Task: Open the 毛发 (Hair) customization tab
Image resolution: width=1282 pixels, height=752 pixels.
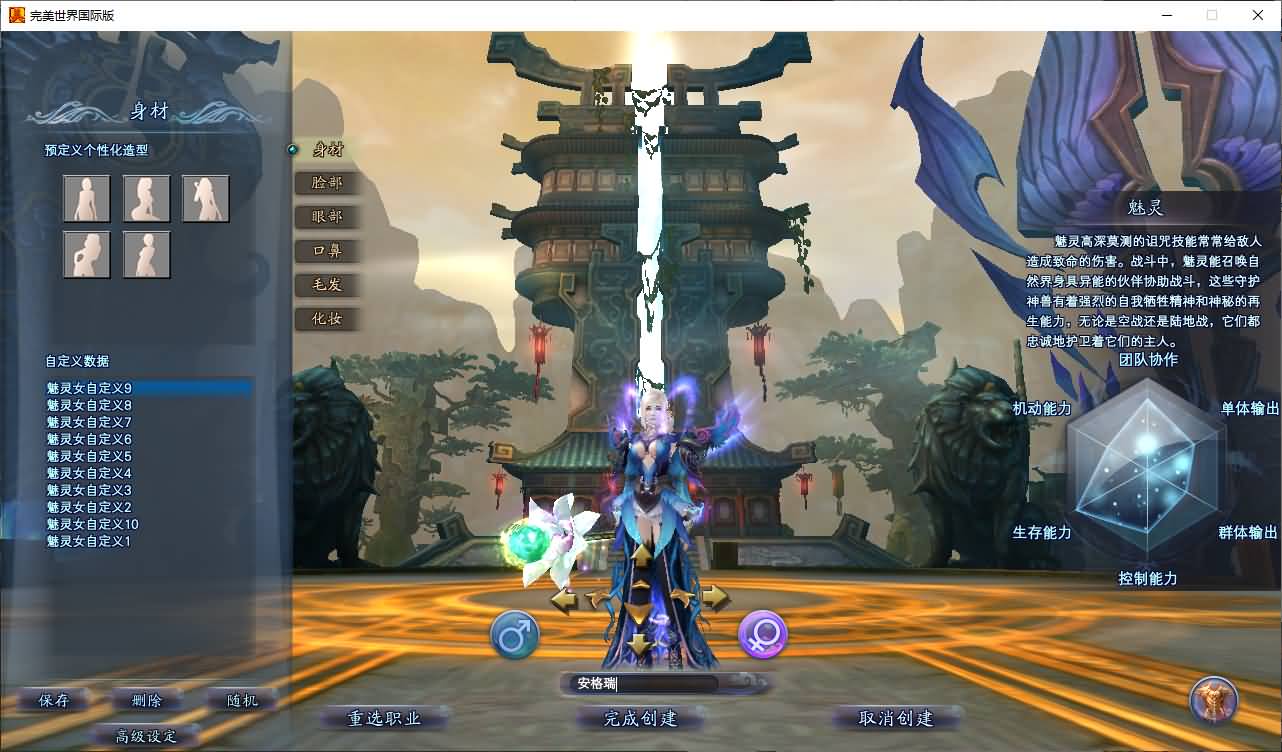Action: [x=326, y=285]
